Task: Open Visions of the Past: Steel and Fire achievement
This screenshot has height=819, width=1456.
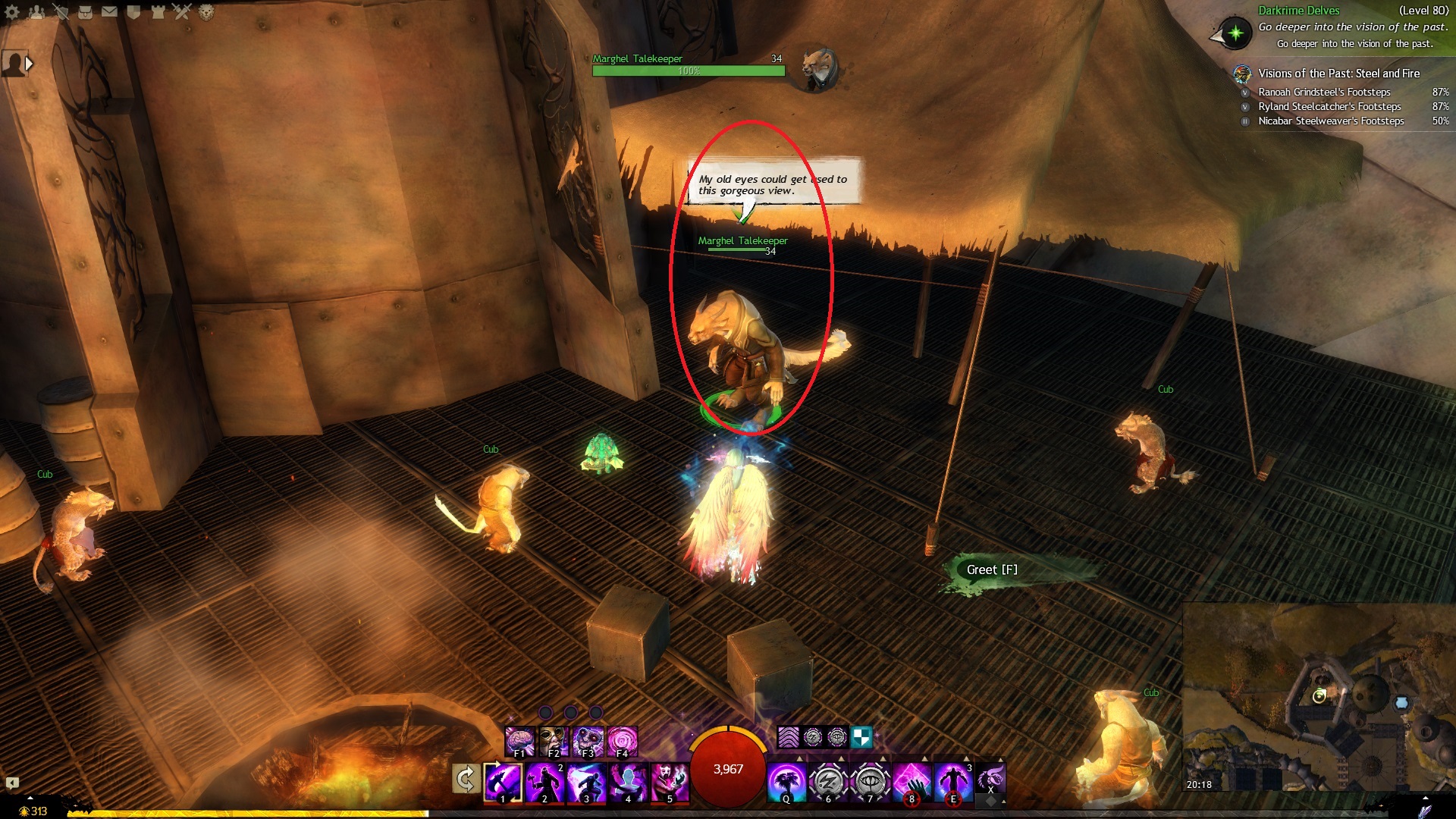Action: click(1338, 74)
